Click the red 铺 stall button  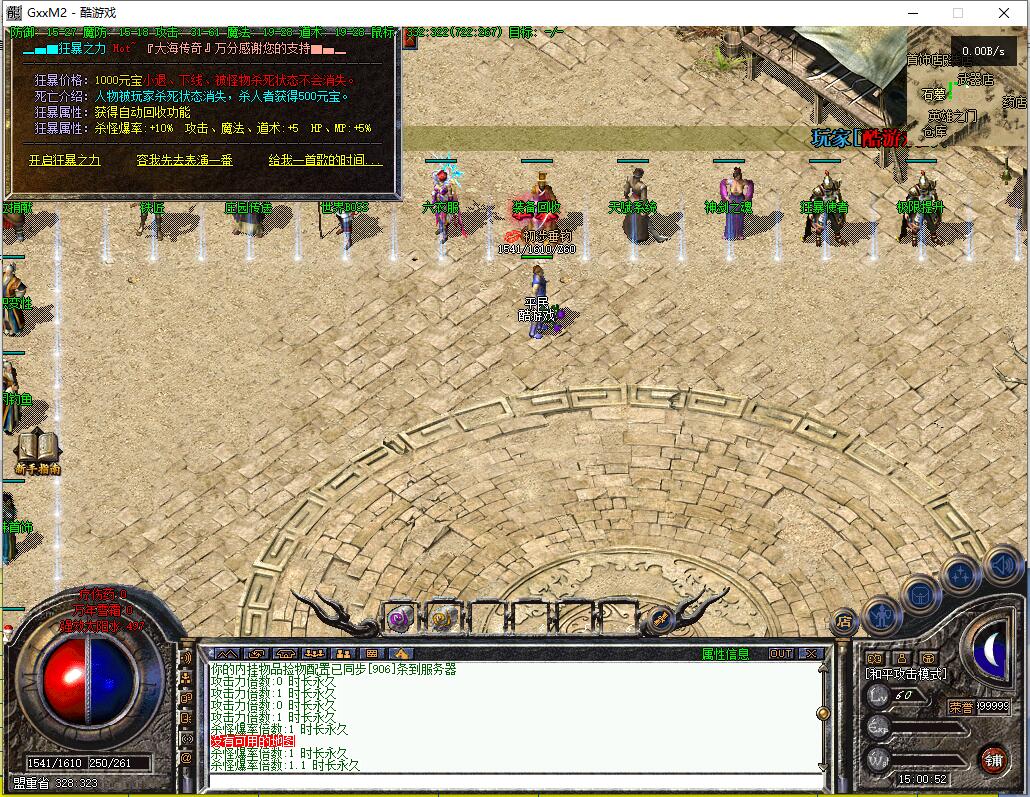(x=992, y=759)
